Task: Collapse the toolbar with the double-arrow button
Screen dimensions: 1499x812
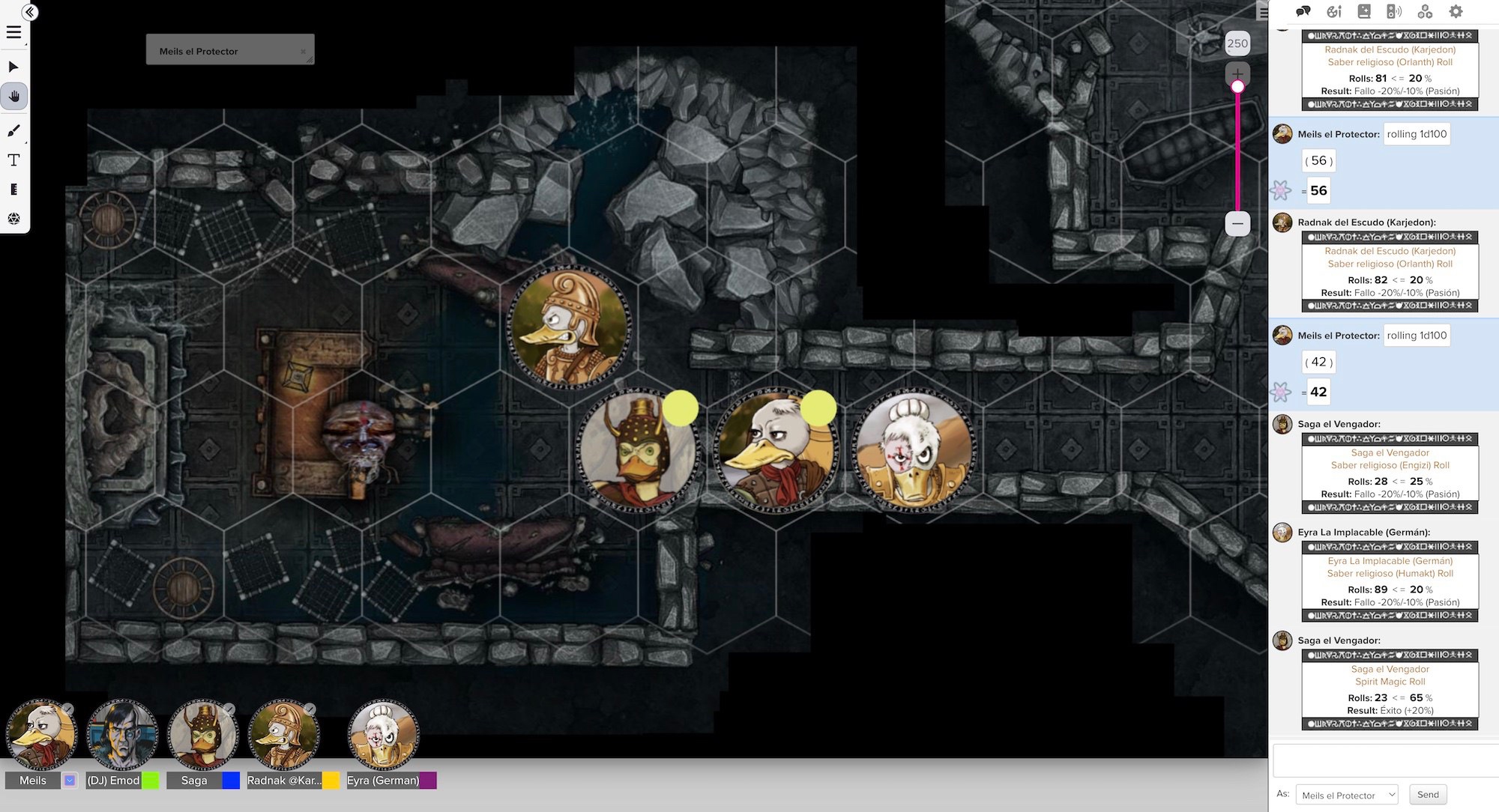Action: tap(30, 12)
